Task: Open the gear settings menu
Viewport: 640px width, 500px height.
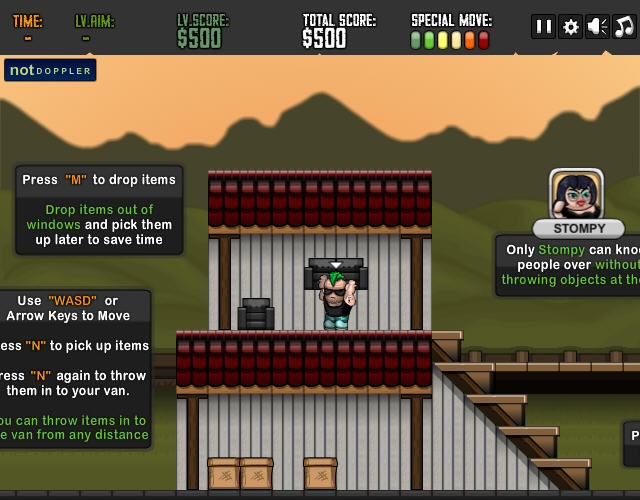Action: pyautogui.click(x=570, y=27)
